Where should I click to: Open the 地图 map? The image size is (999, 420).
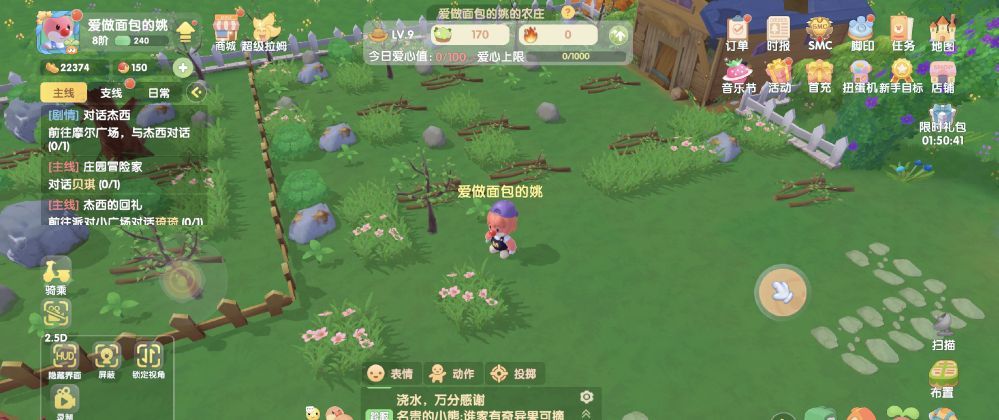point(942,32)
